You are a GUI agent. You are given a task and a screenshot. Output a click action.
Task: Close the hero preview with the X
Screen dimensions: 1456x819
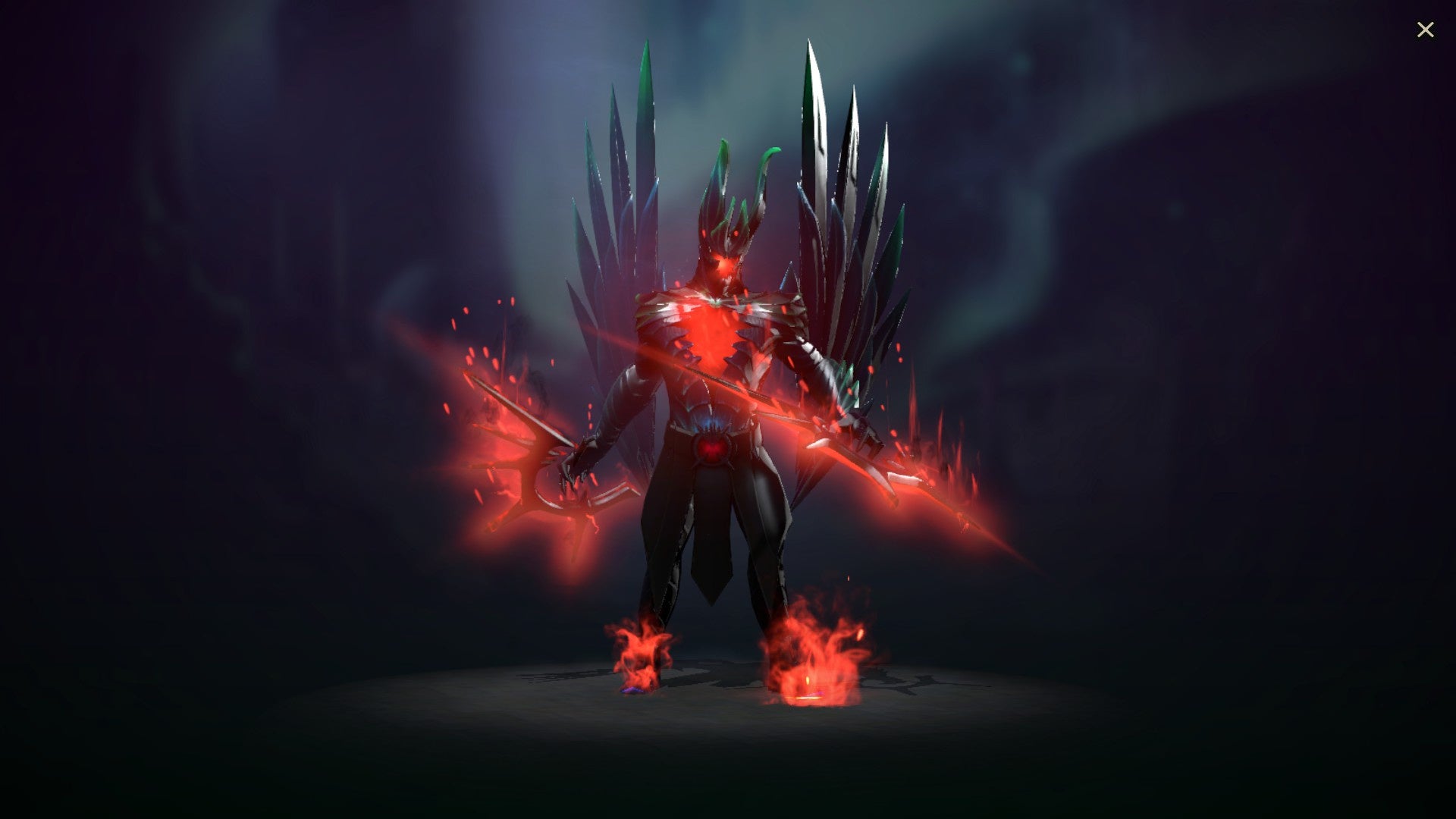[x=1426, y=29]
